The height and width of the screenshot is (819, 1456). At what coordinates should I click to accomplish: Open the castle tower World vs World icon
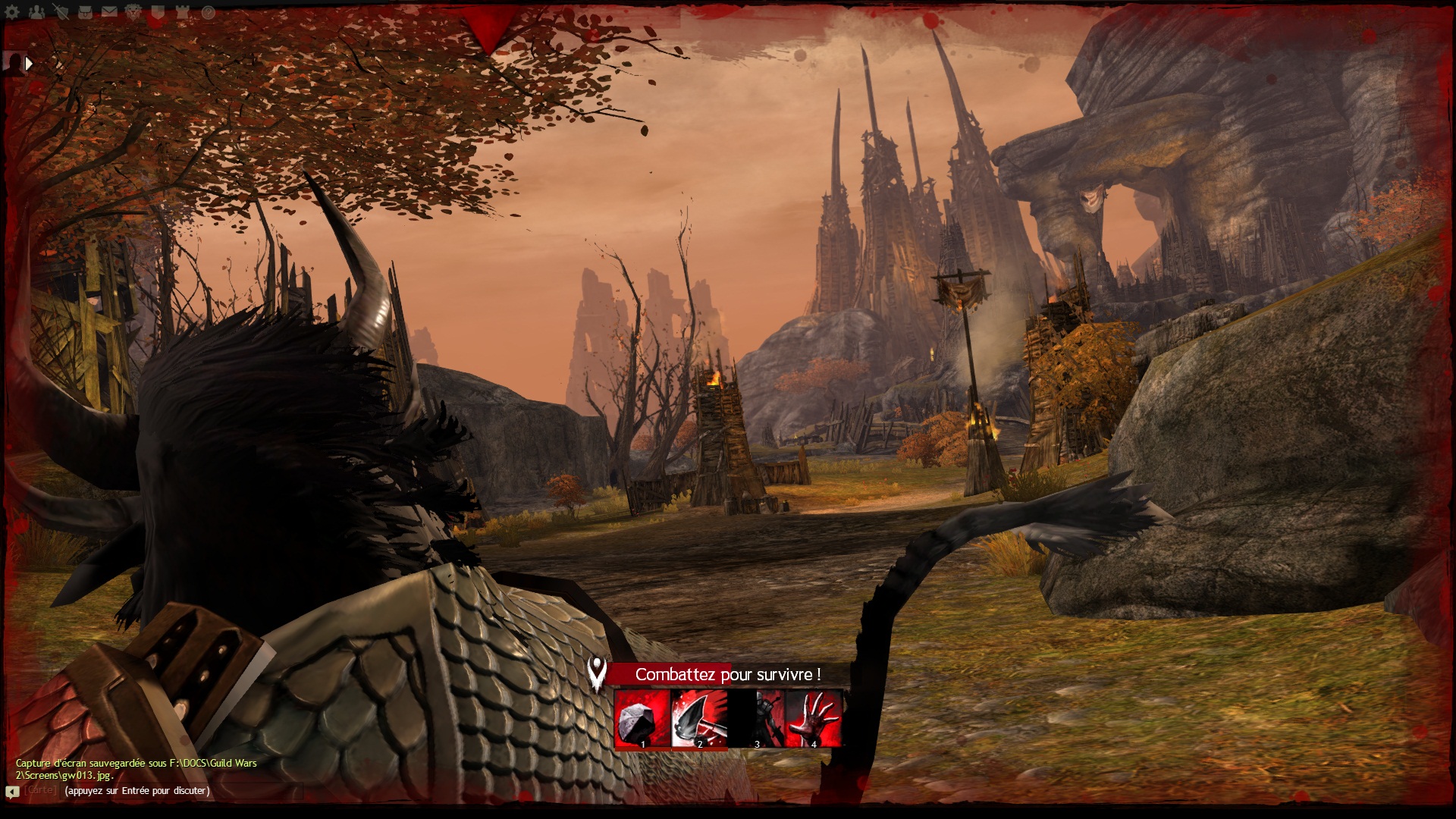(183, 12)
